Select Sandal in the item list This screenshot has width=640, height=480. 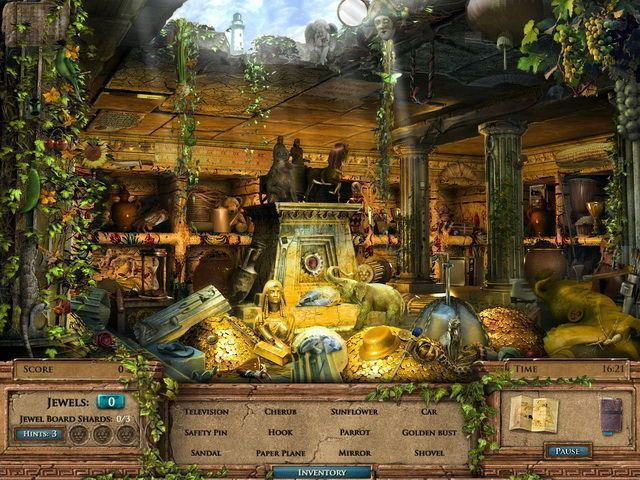pyautogui.click(x=206, y=453)
